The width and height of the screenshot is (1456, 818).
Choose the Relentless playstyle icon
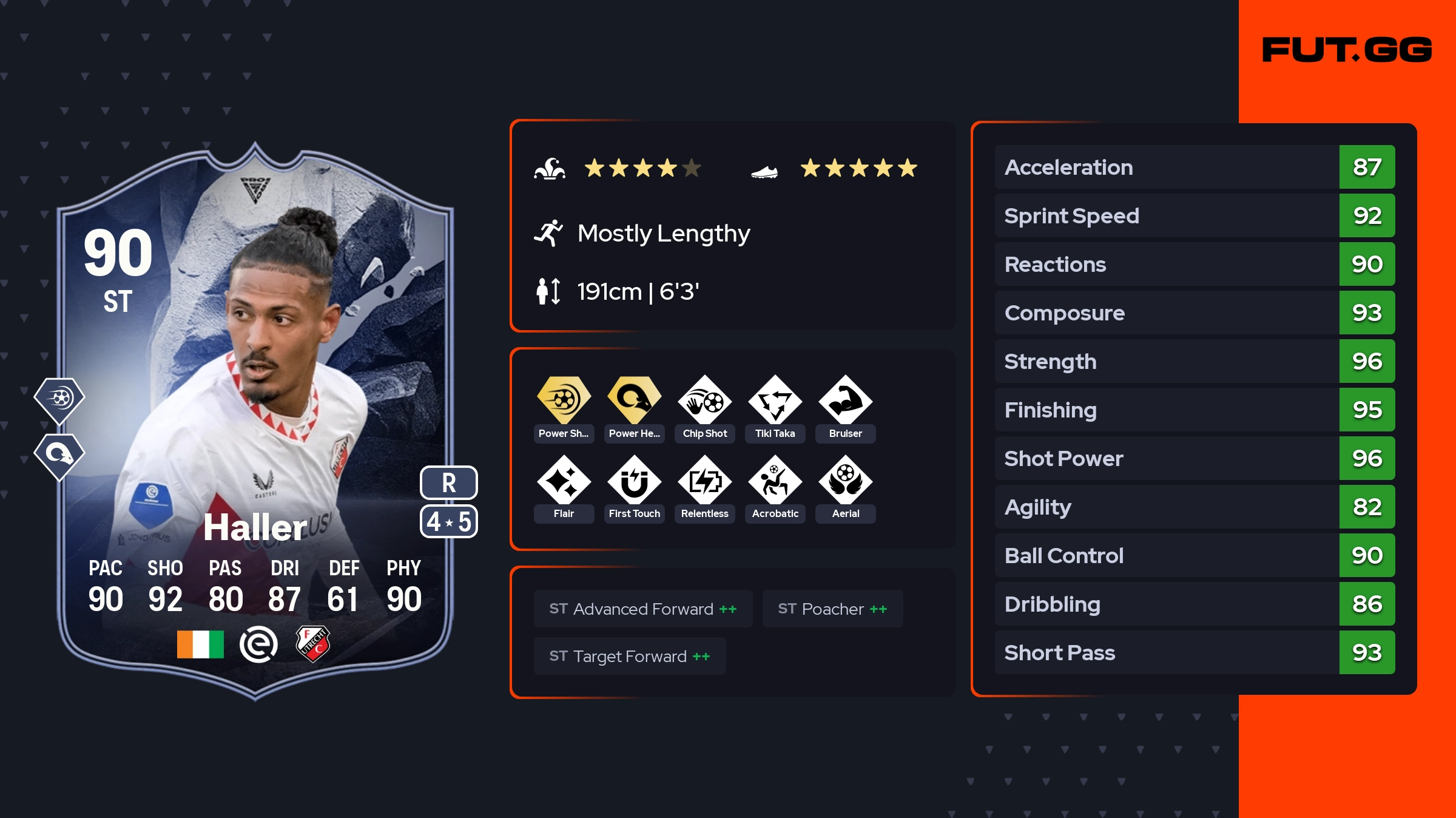pos(704,481)
